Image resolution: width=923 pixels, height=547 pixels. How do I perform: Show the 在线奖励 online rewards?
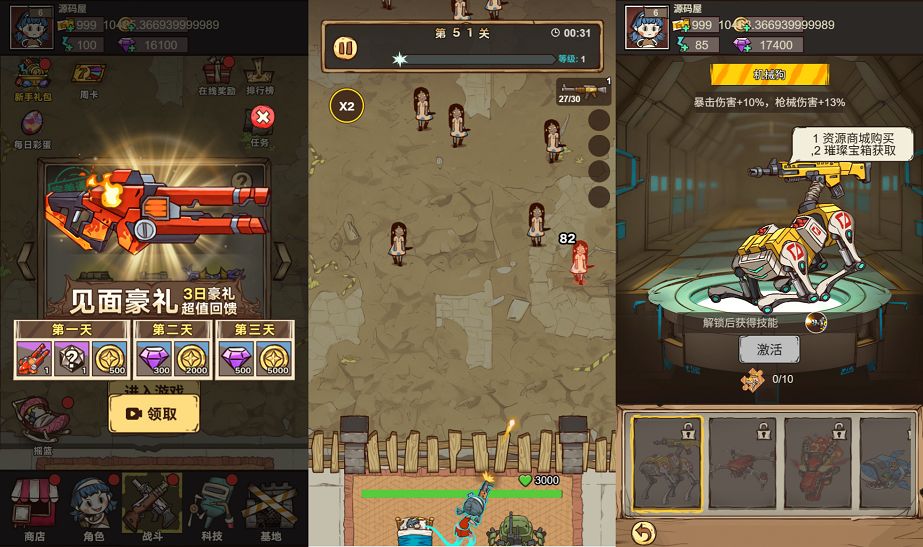click(218, 76)
